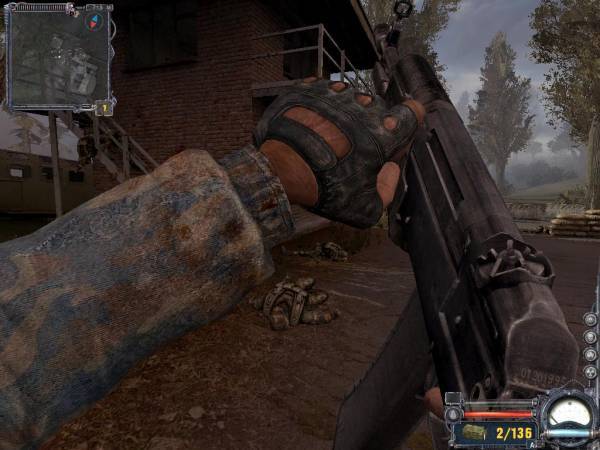Select the red-blue compass on the minimap
The width and height of the screenshot is (600, 450).
tap(97, 21)
